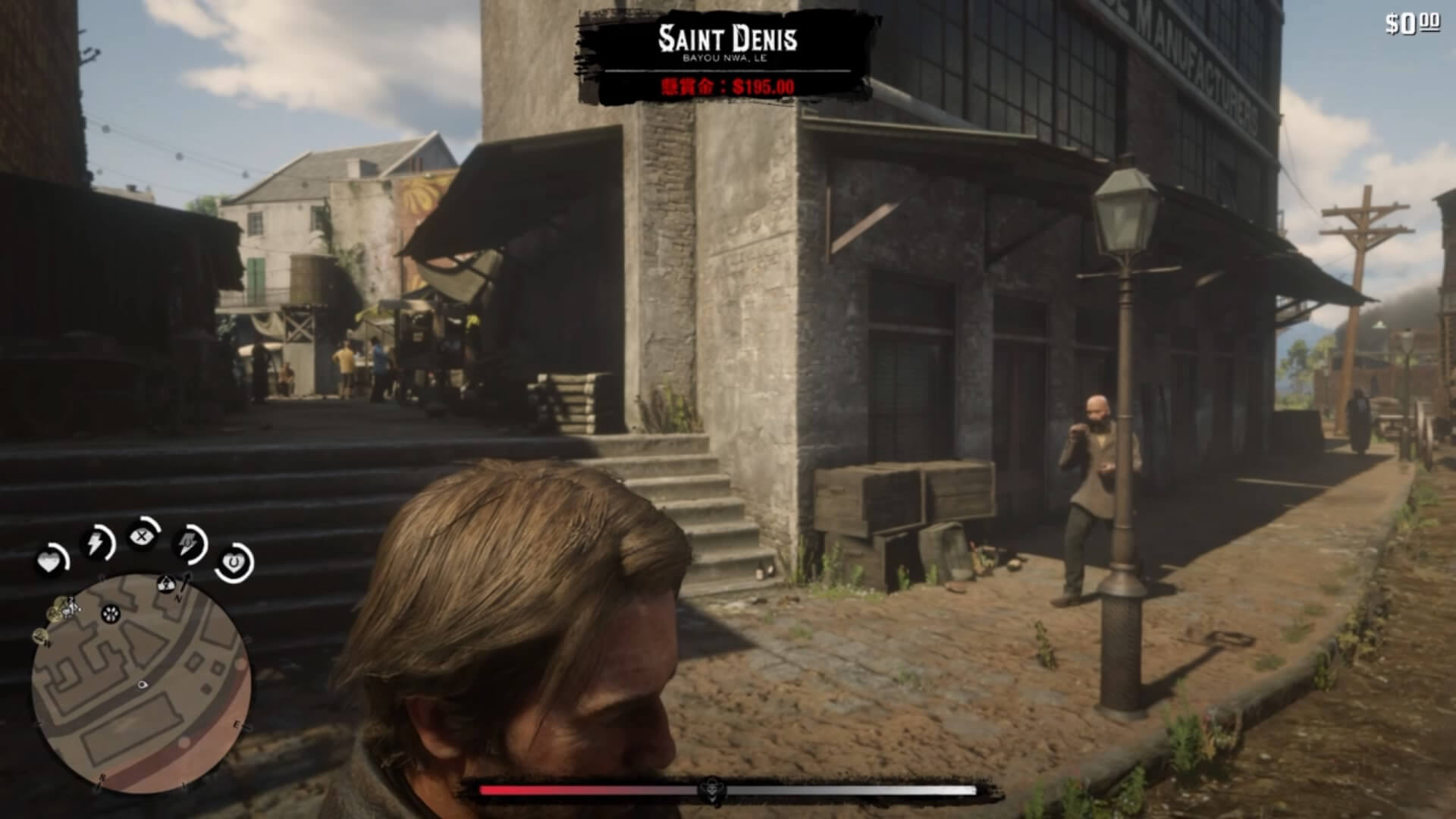Click the paw print marker on minimap
Screen dimensions: 1456x819
tap(111, 613)
